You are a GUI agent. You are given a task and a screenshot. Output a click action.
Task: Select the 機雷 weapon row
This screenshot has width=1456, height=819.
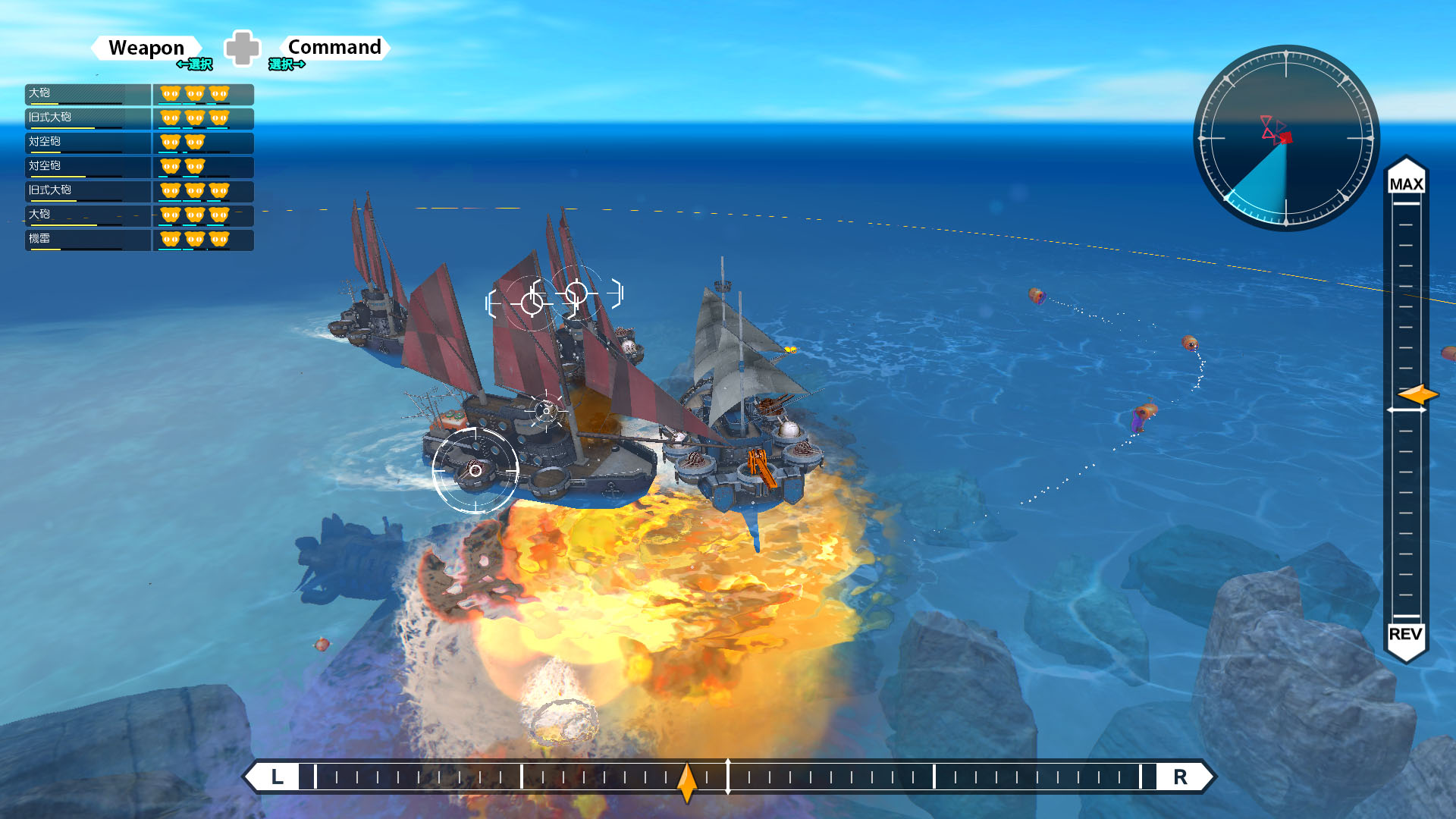(87, 239)
